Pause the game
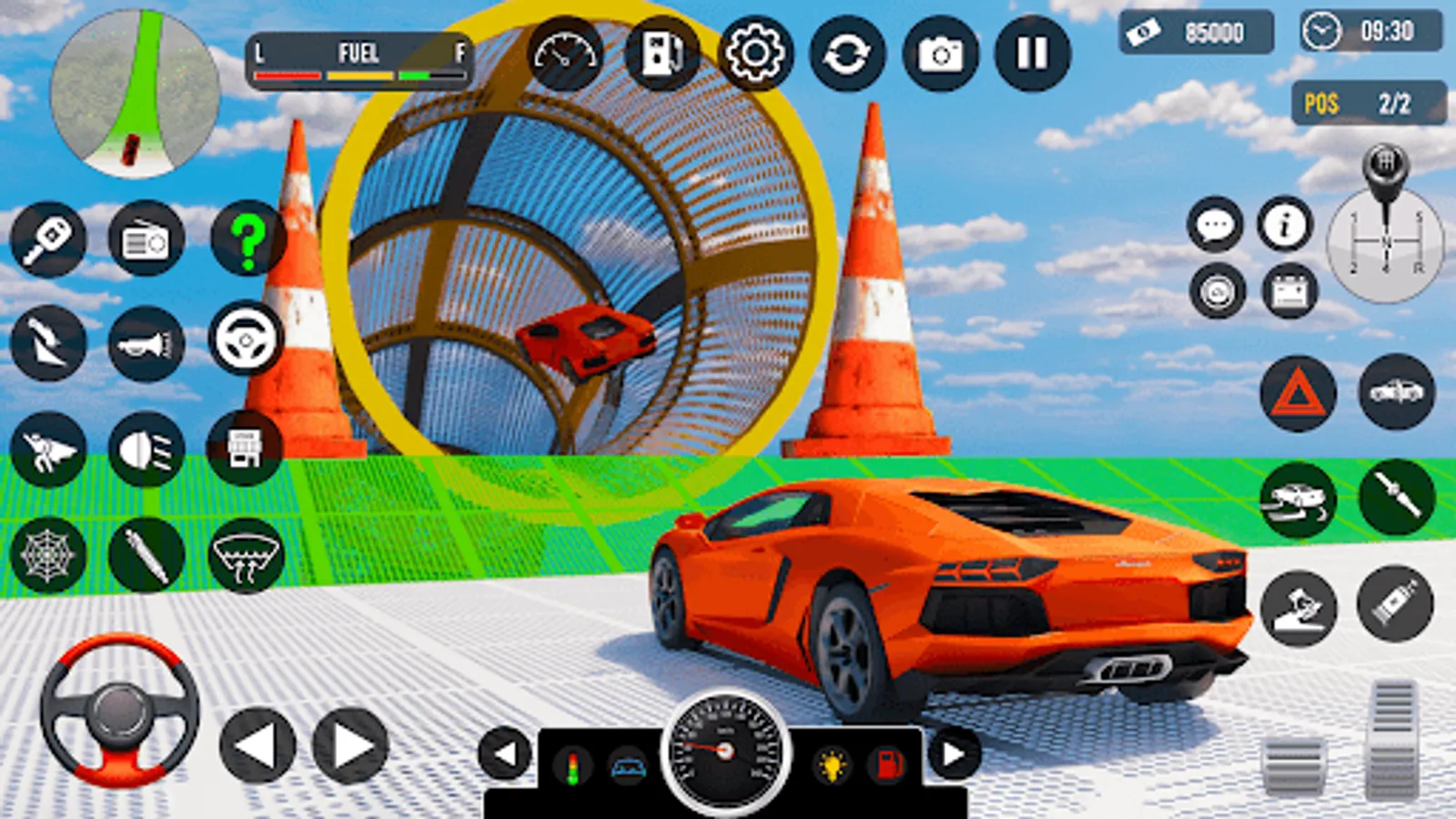The image size is (1456, 819). pyautogui.click(x=1032, y=54)
